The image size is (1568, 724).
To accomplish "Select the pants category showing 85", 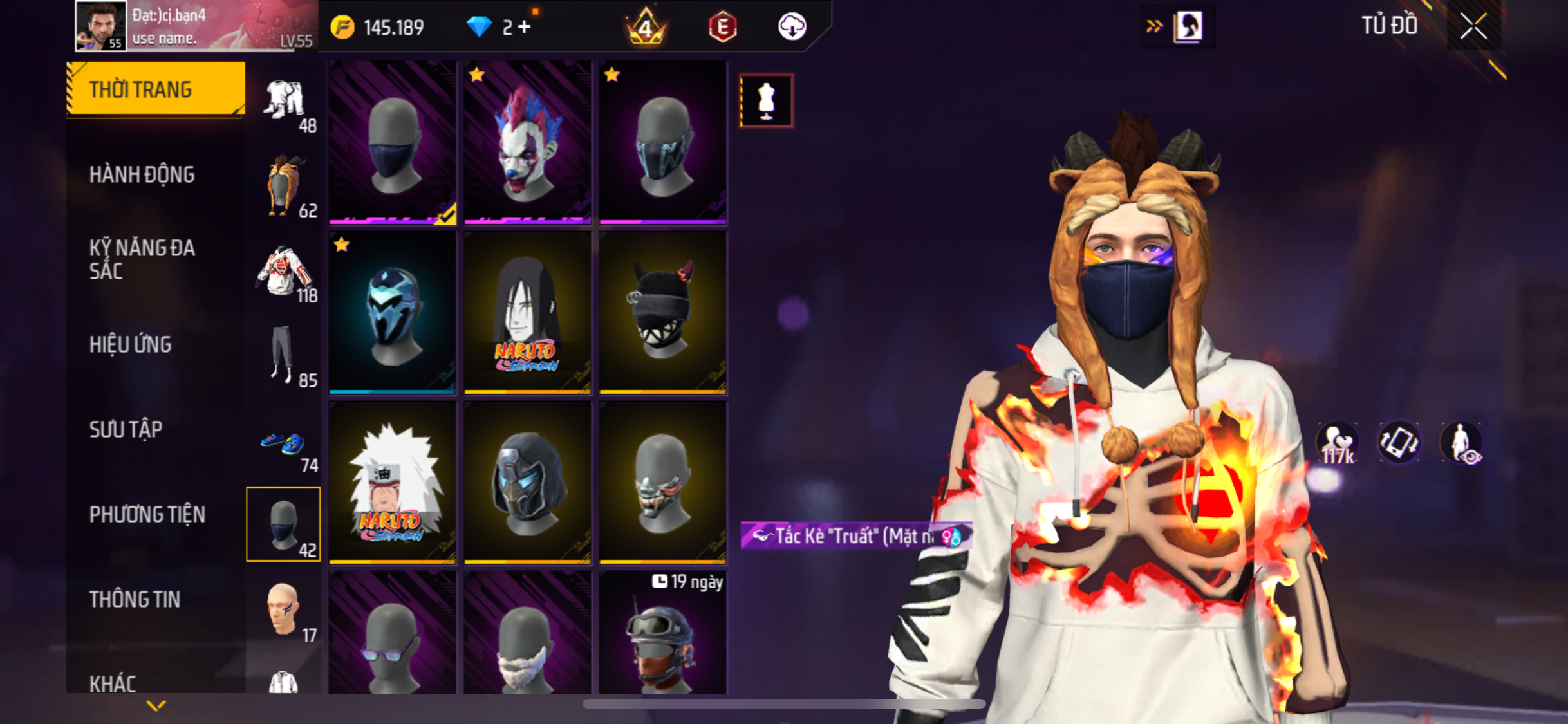I will coord(283,355).
